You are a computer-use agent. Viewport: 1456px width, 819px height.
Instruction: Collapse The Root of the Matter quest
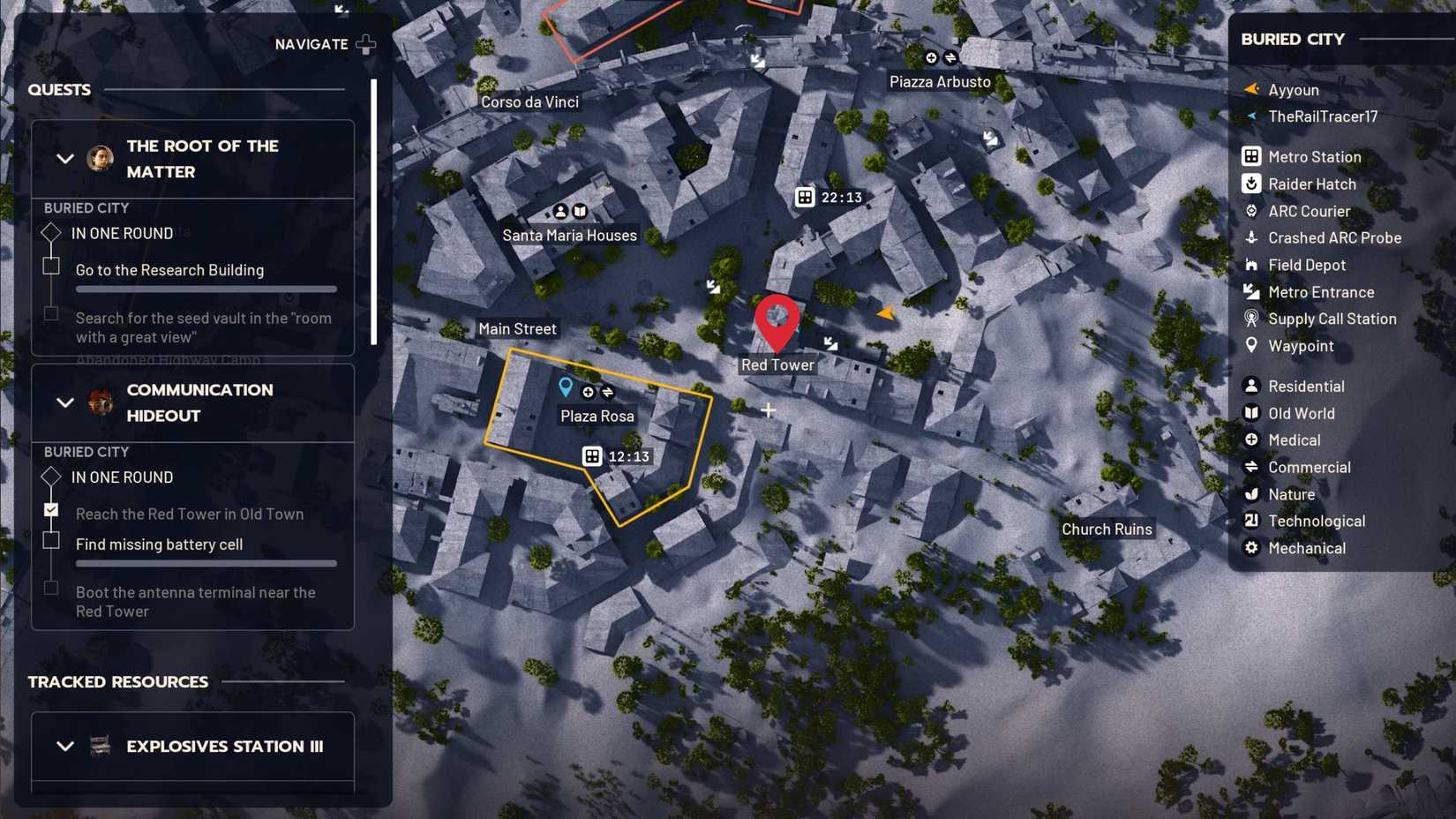click(x=64, y=159)
